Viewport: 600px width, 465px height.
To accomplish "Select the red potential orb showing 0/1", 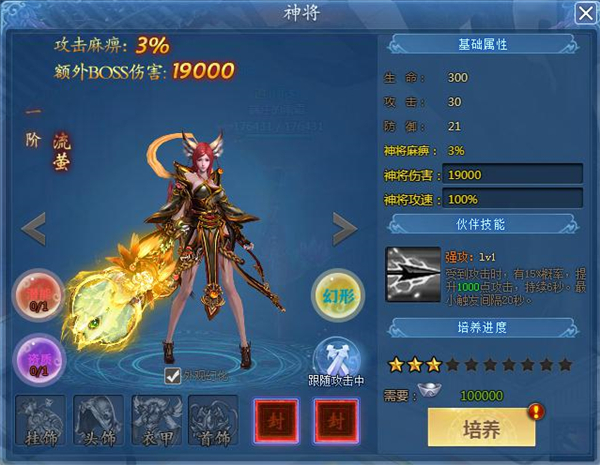I will point(37,297).
